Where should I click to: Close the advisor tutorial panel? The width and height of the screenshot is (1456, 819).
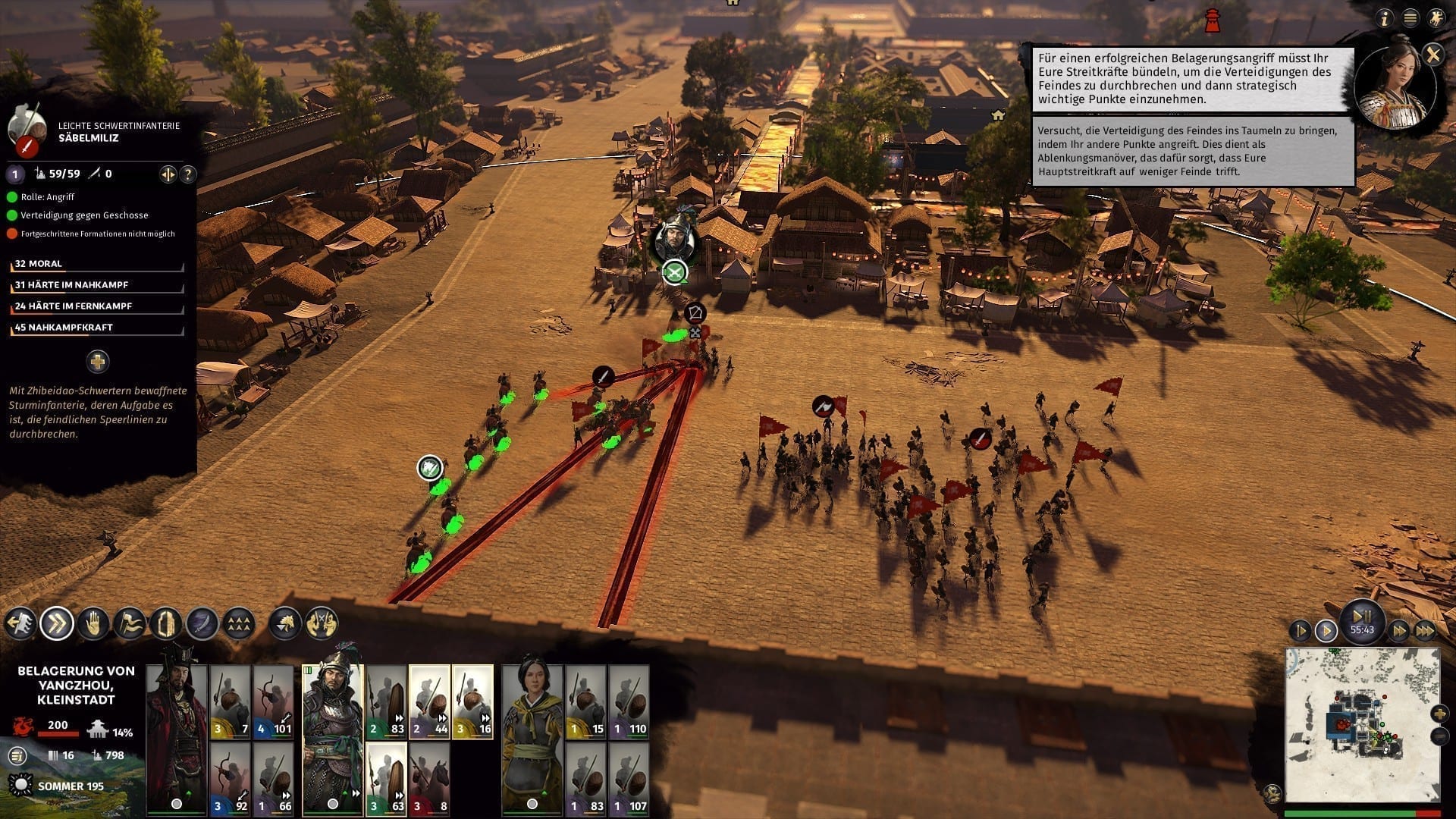(1432, 54)
